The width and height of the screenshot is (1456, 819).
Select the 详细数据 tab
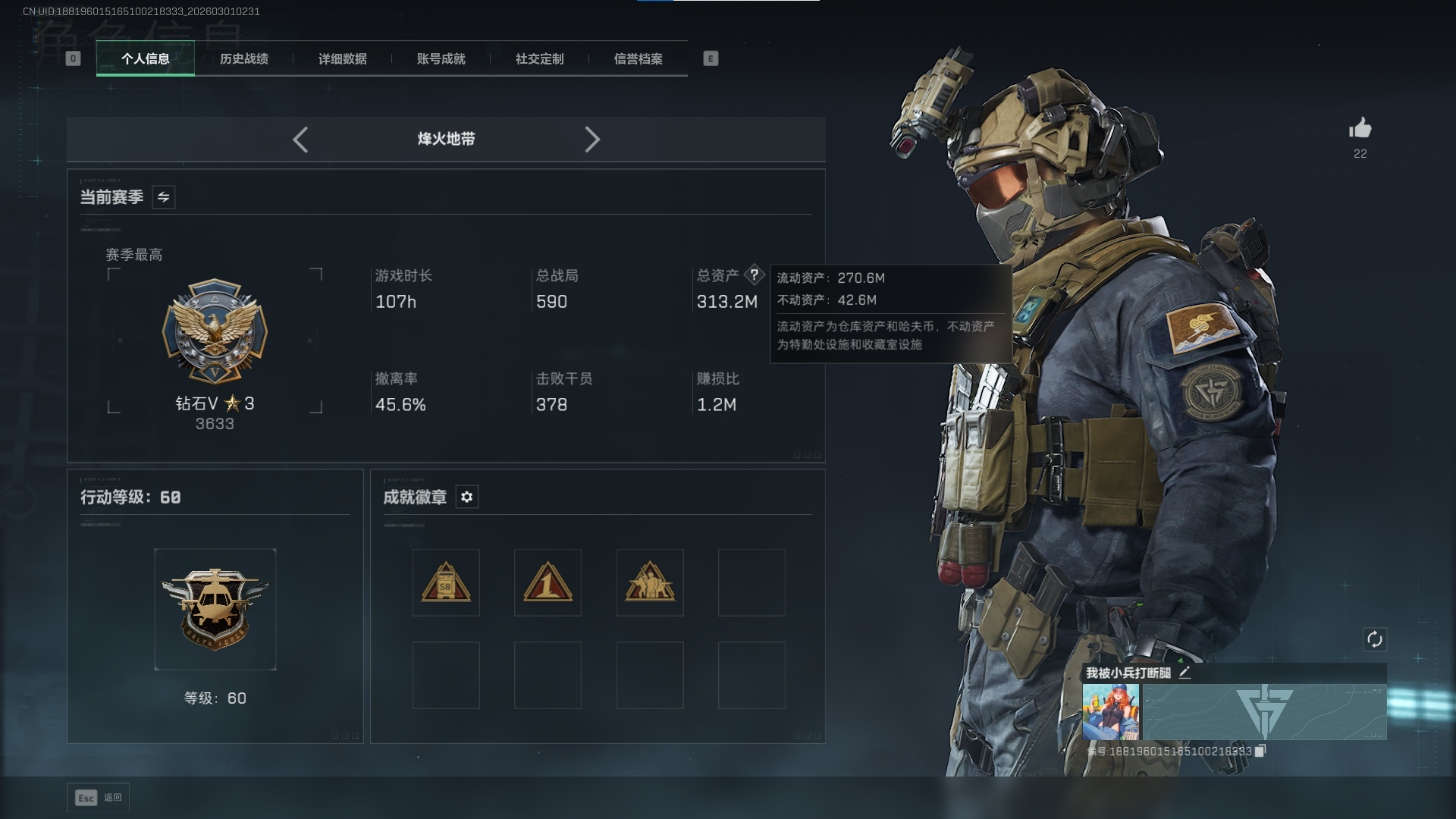coord(343,58)
